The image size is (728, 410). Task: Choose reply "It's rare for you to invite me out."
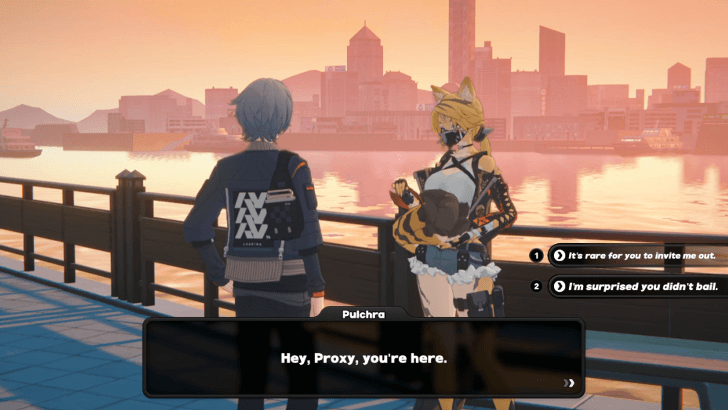637,256
